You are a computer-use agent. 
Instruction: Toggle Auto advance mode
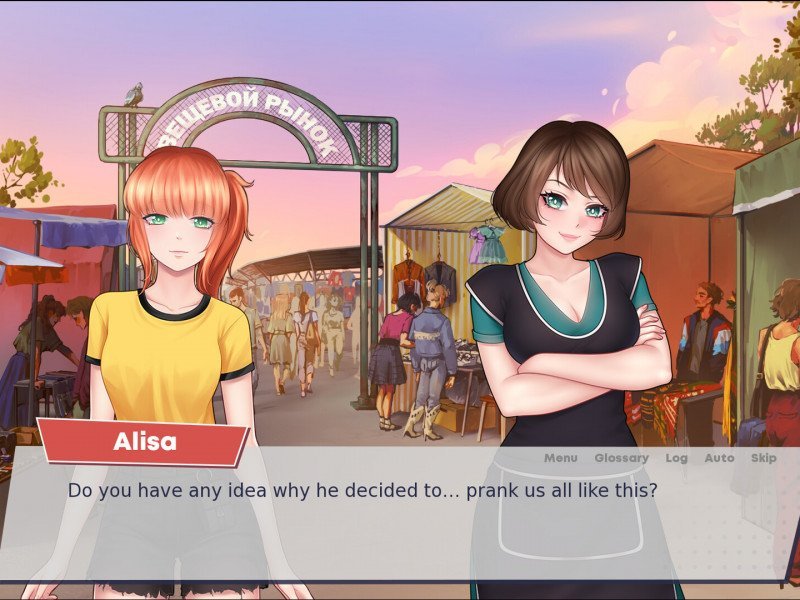pos(719,458)
